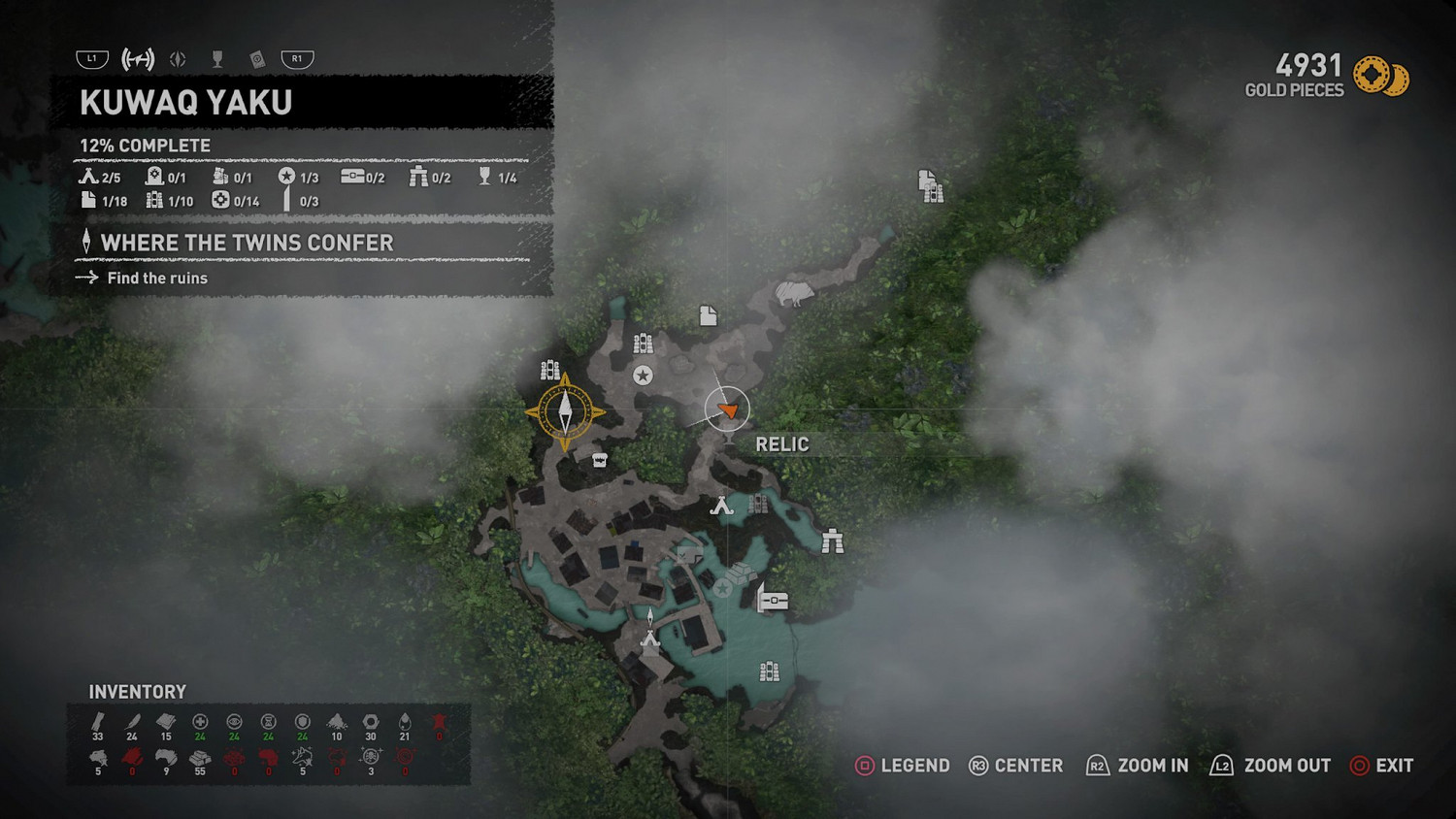Screen dimensions: 1456x819
Task: Click the treasure chest map marker
Action: 773,601
